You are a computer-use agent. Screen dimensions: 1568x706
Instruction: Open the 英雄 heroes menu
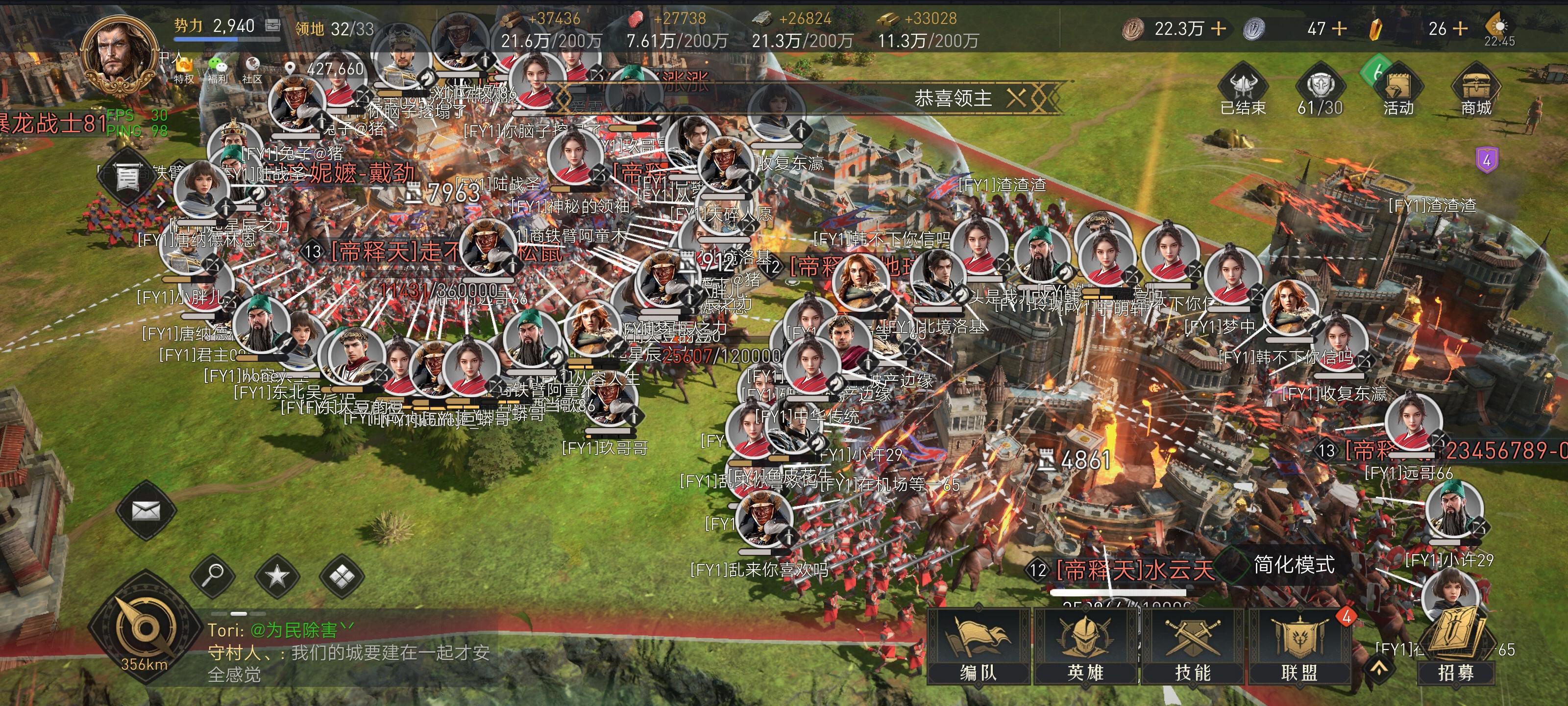coord(1085,646)
